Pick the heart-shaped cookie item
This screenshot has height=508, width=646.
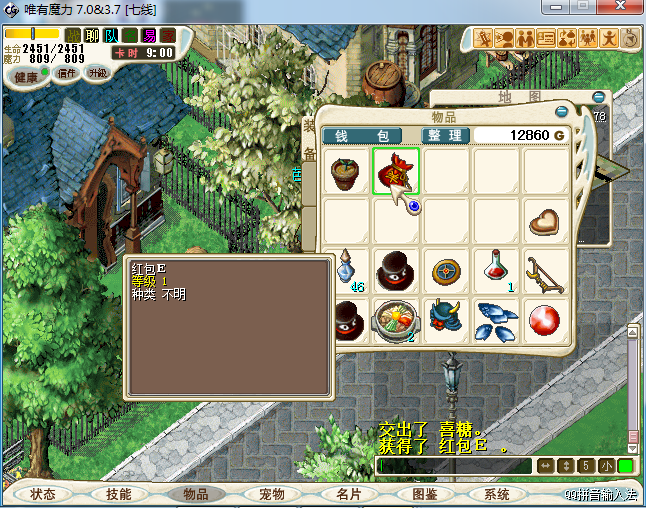(546, 221)
